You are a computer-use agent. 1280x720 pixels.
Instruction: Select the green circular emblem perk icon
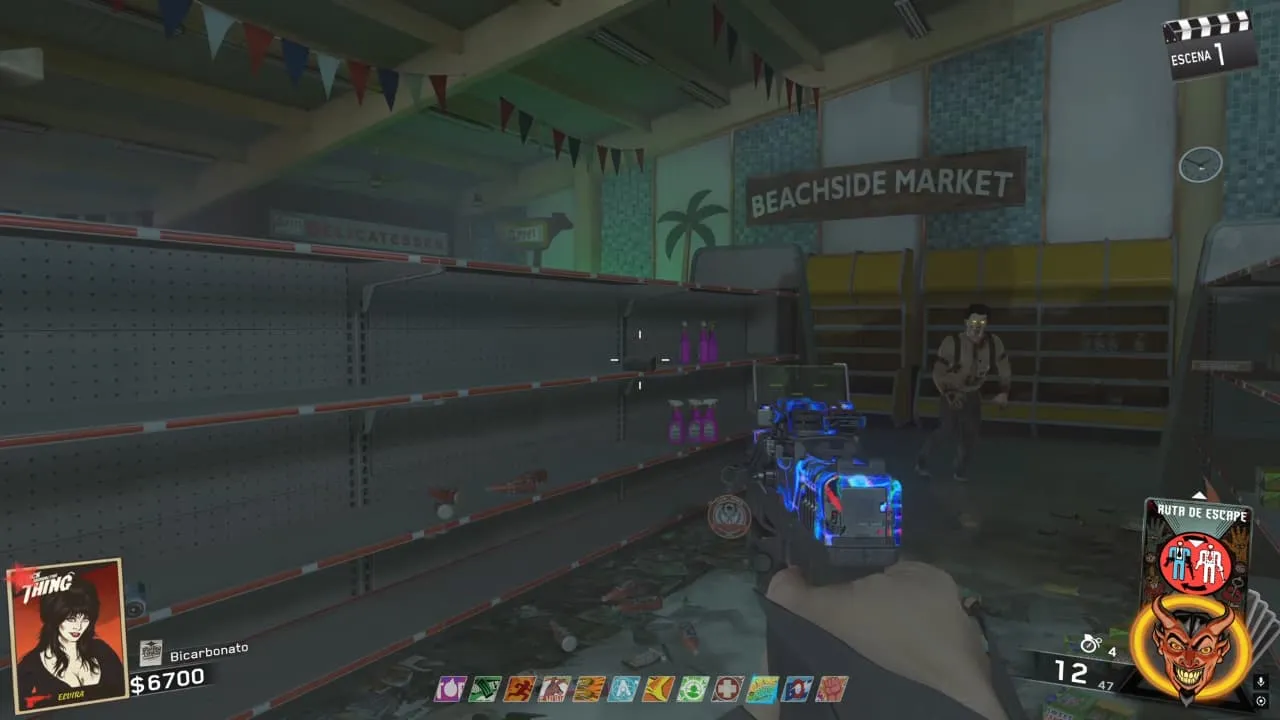tap(693, 688)
